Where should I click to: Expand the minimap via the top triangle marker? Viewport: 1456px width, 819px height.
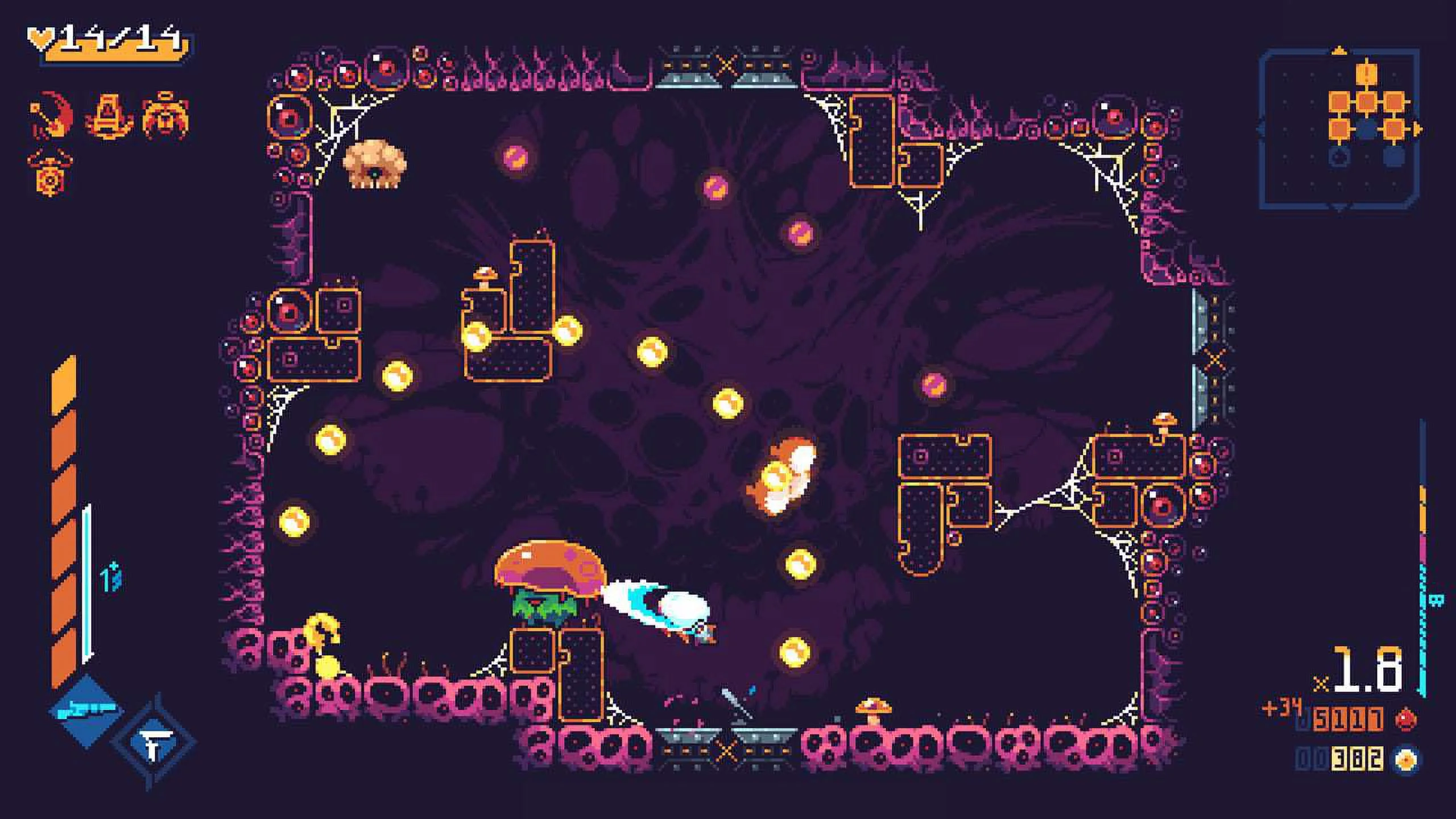tap(1340, 50)
